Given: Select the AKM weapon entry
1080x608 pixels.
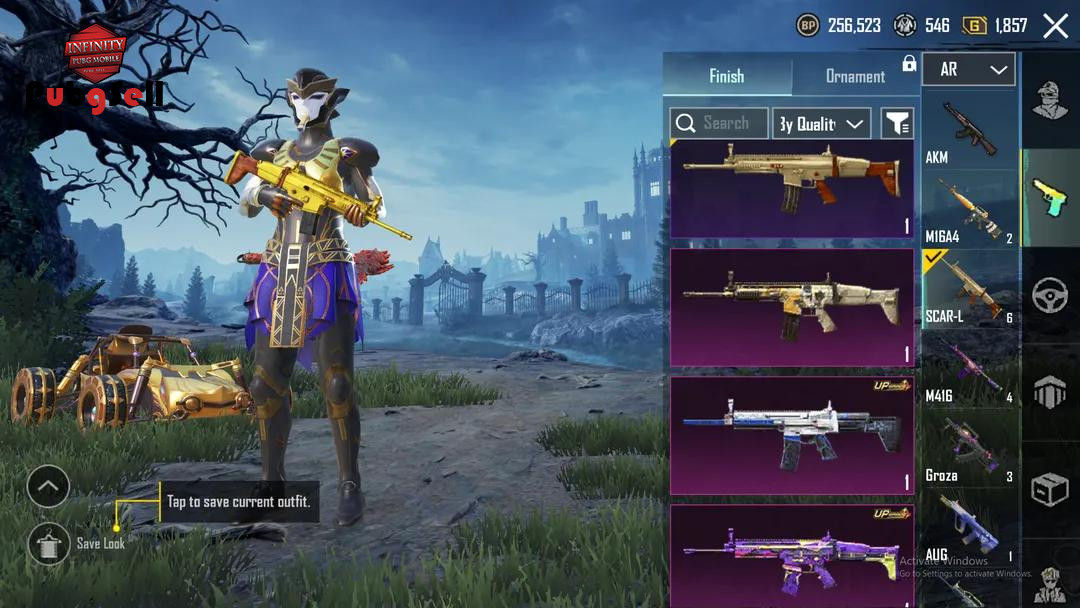Looking at the screenshot, I should point(969,131).
